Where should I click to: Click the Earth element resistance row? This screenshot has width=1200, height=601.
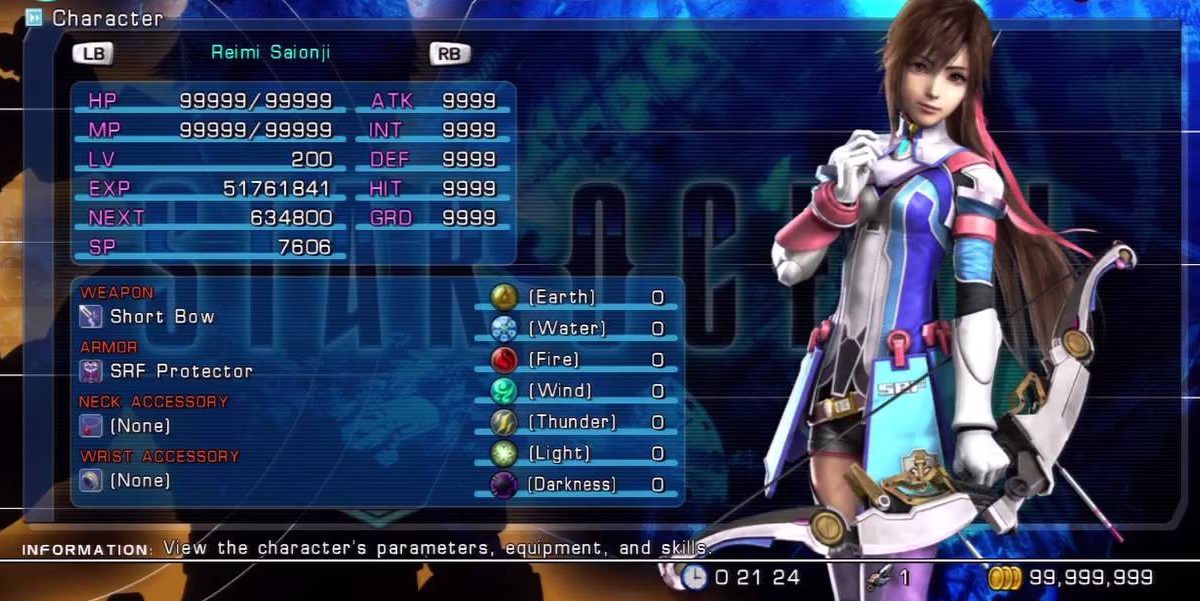(580, 297)
